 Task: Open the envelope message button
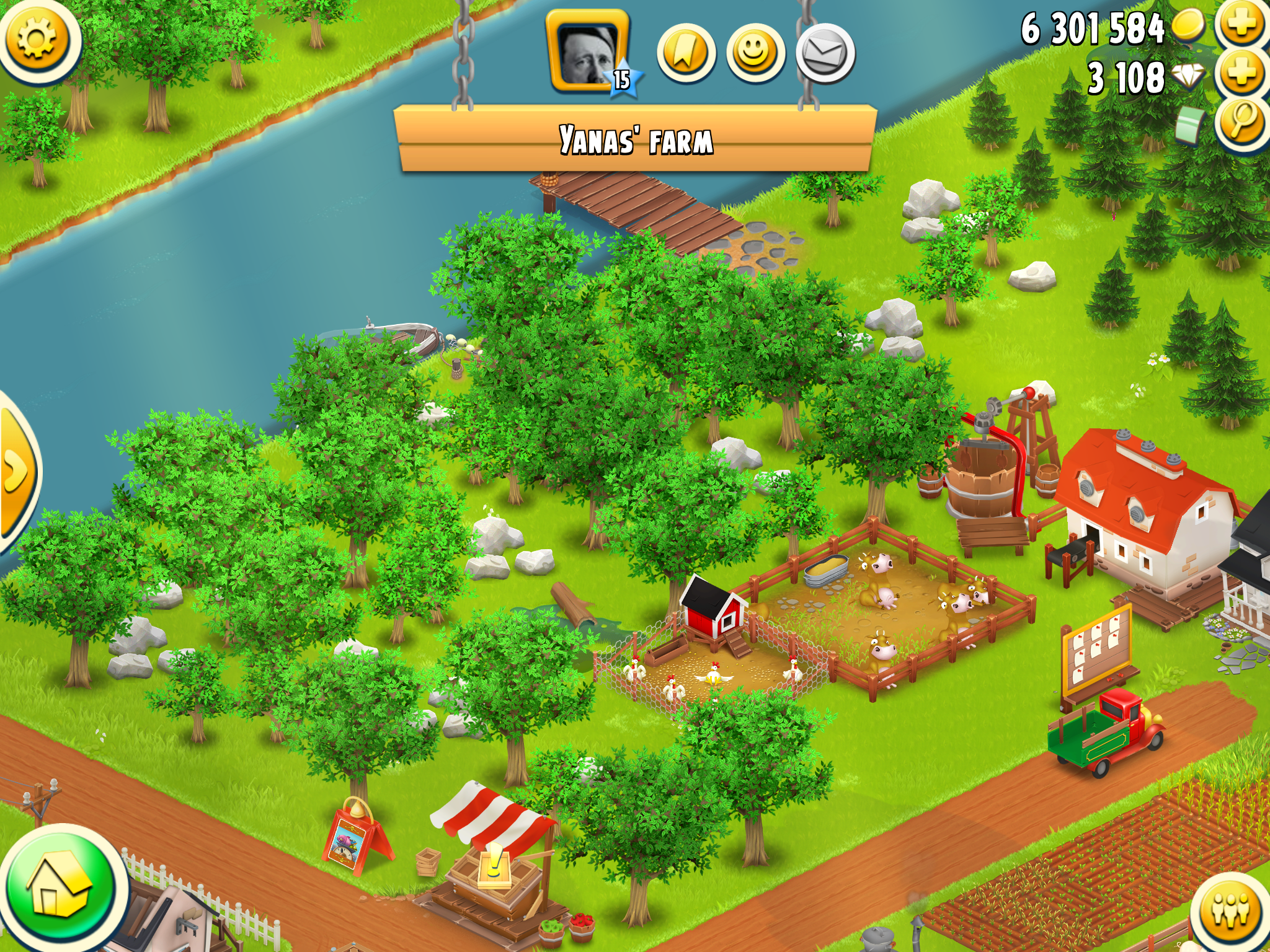[x=825, y=53]
